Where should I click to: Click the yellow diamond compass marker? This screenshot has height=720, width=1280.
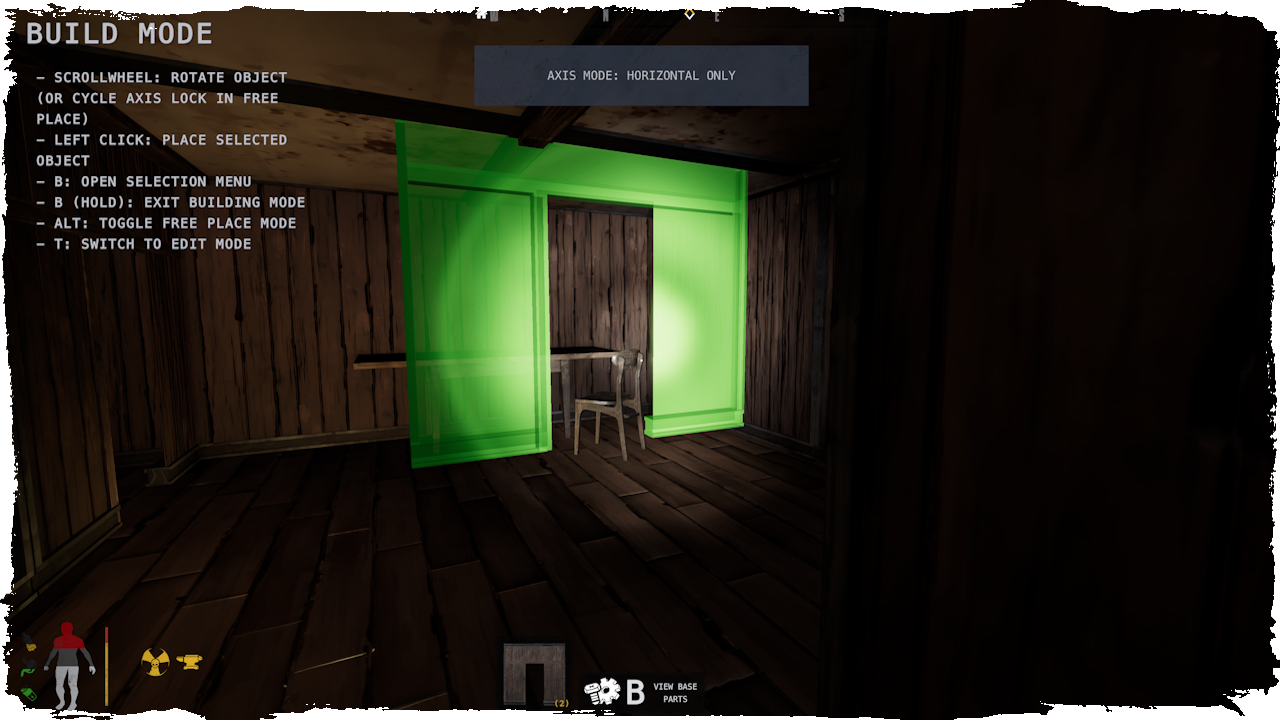[x=689, y=14]
